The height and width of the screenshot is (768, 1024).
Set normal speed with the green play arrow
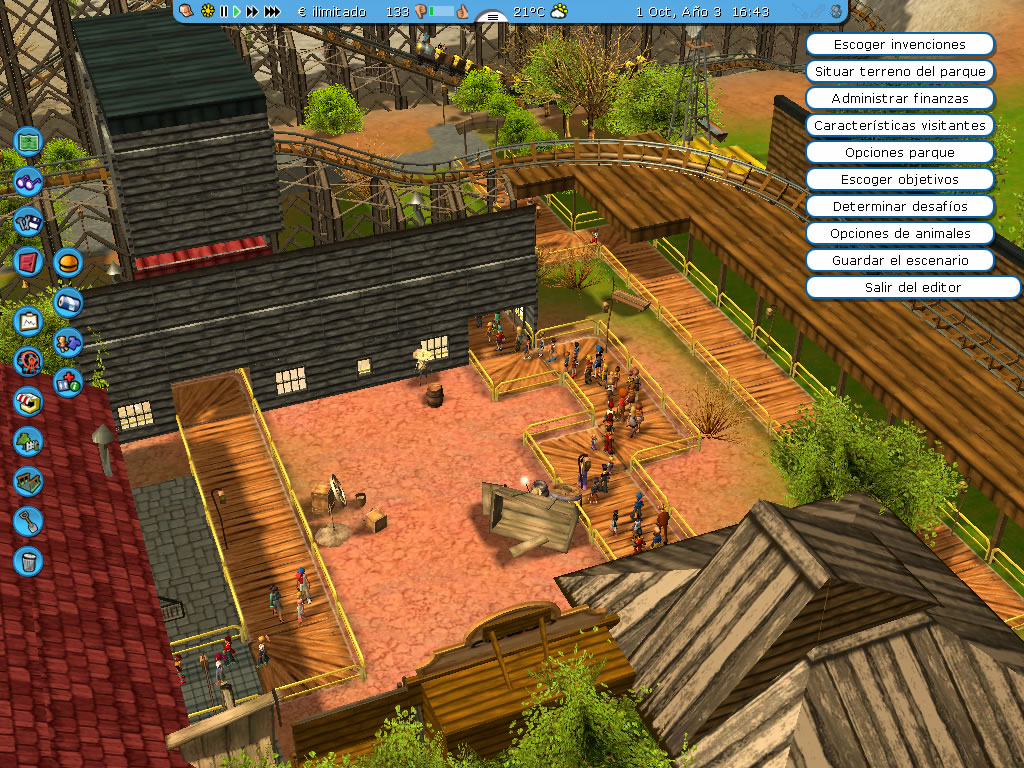pos(237,12)
